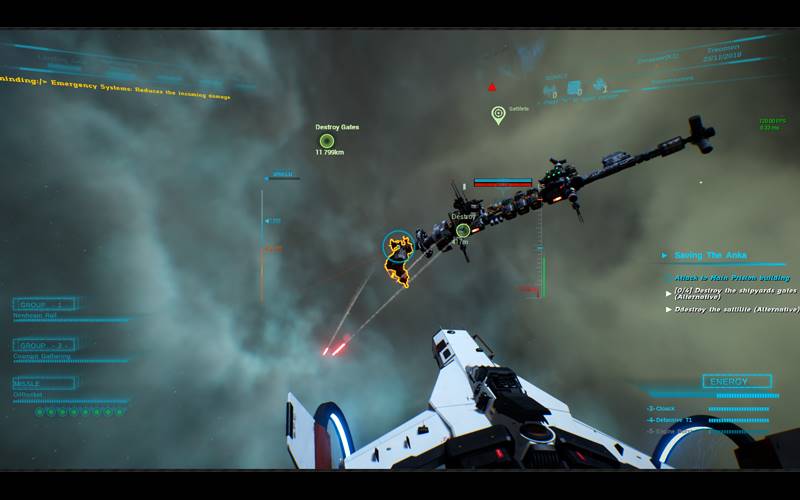Open the Saving The Anka mission header
This screenshot has width=800, height=500.
tap(710, 256)
